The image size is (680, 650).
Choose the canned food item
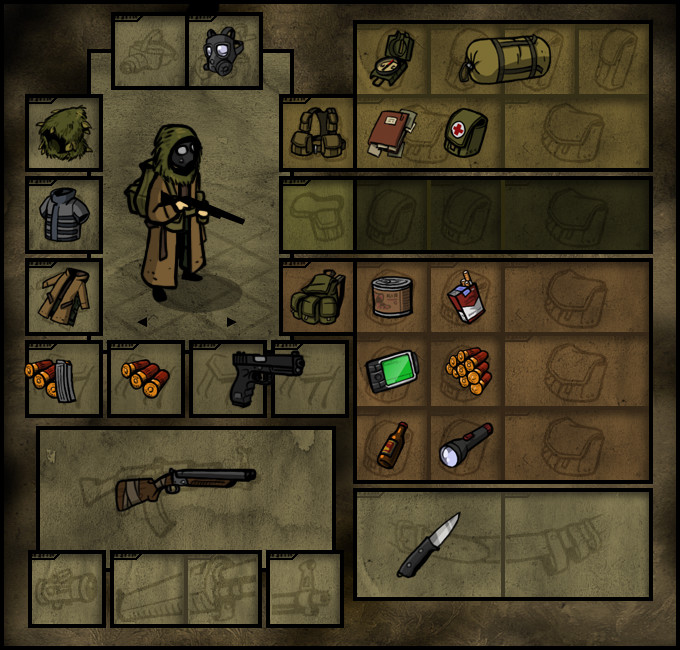392,297
